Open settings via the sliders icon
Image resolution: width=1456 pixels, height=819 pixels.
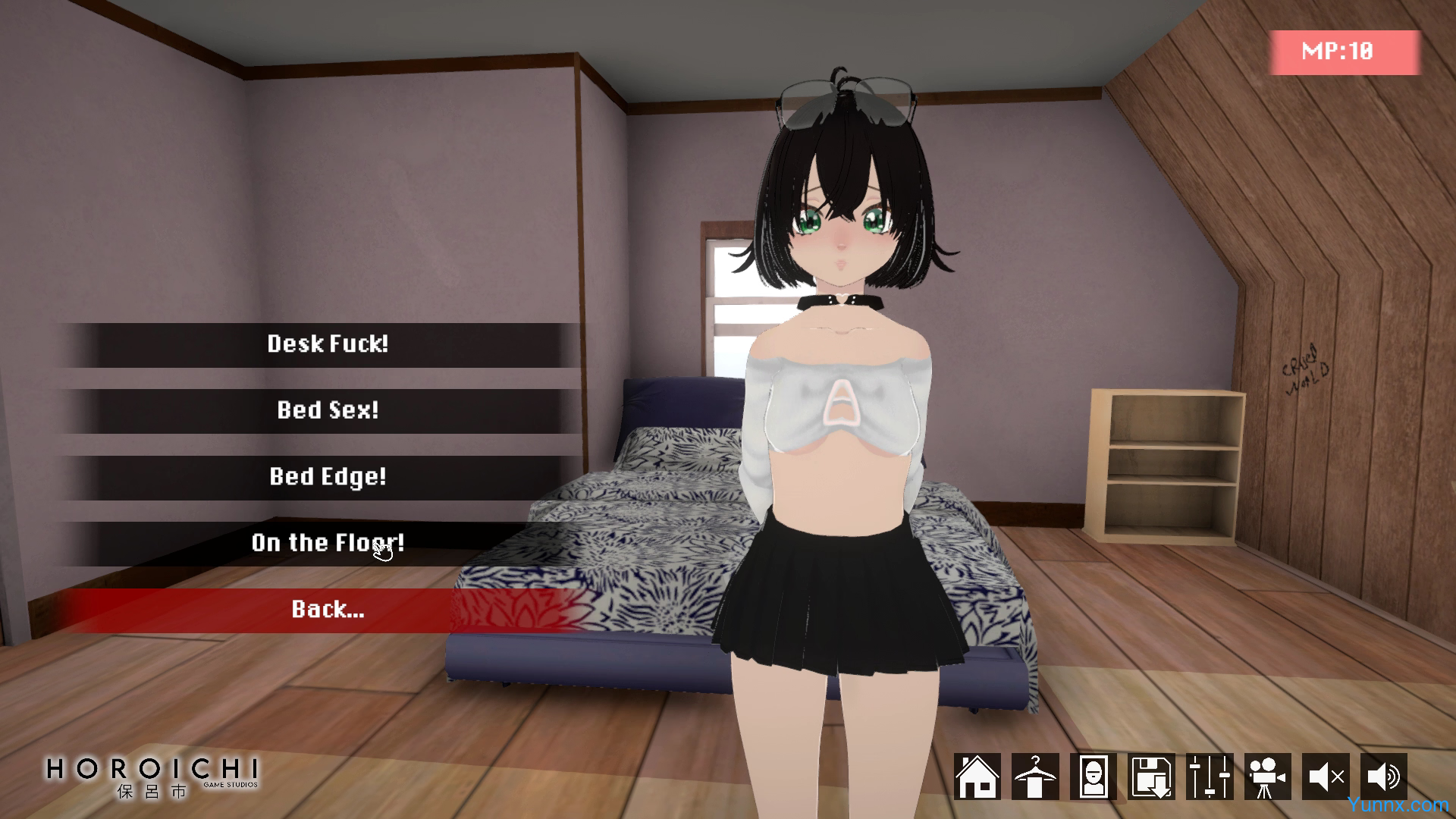pyautogui.click(x=1210, y=777)
